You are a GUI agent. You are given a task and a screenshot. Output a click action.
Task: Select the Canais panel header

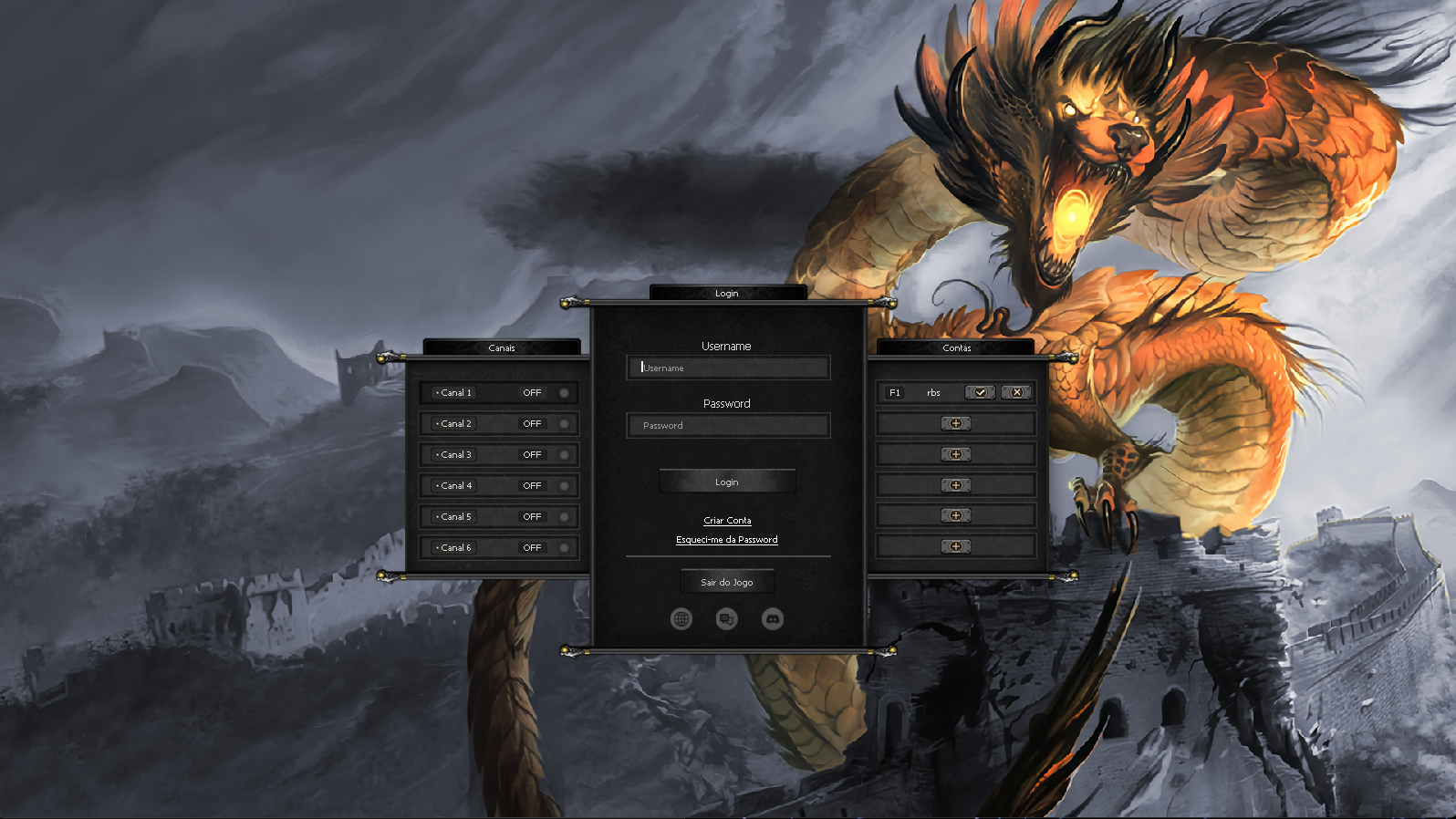tap(502, 347)
